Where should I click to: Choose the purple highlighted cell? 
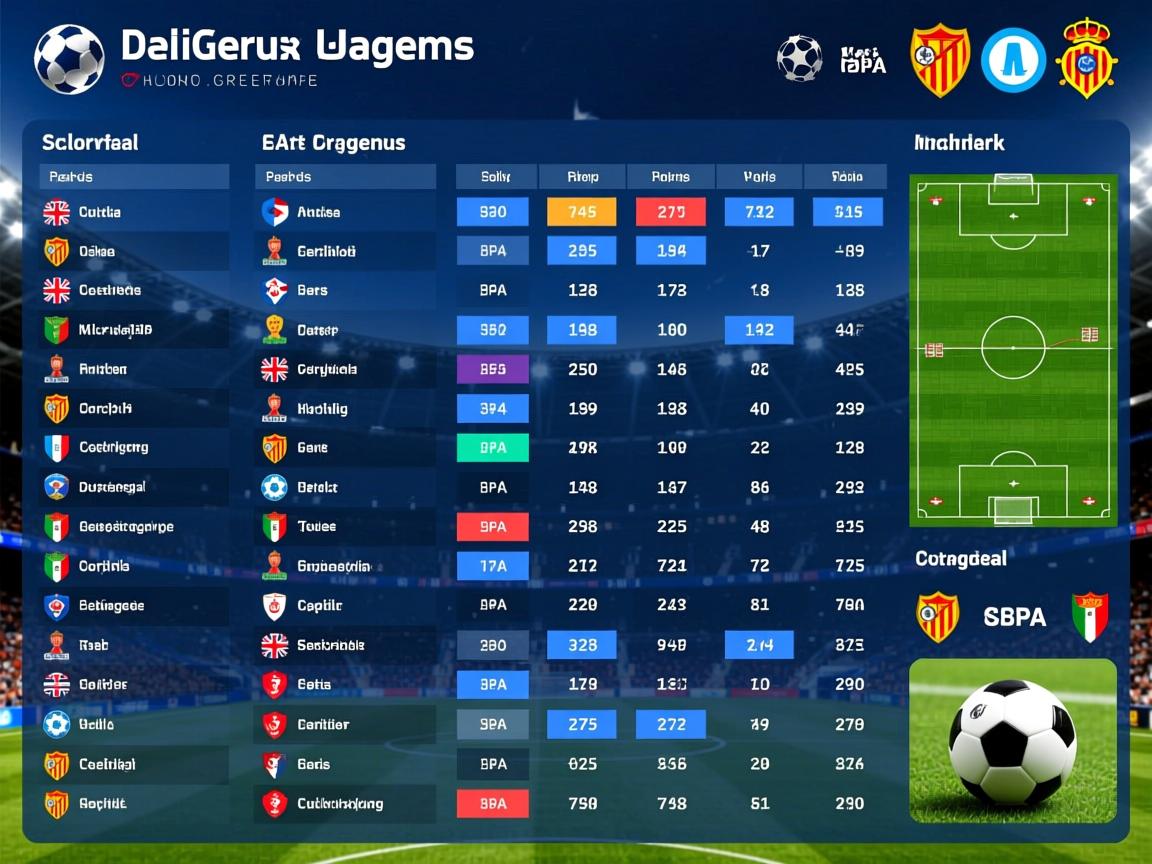492,369
